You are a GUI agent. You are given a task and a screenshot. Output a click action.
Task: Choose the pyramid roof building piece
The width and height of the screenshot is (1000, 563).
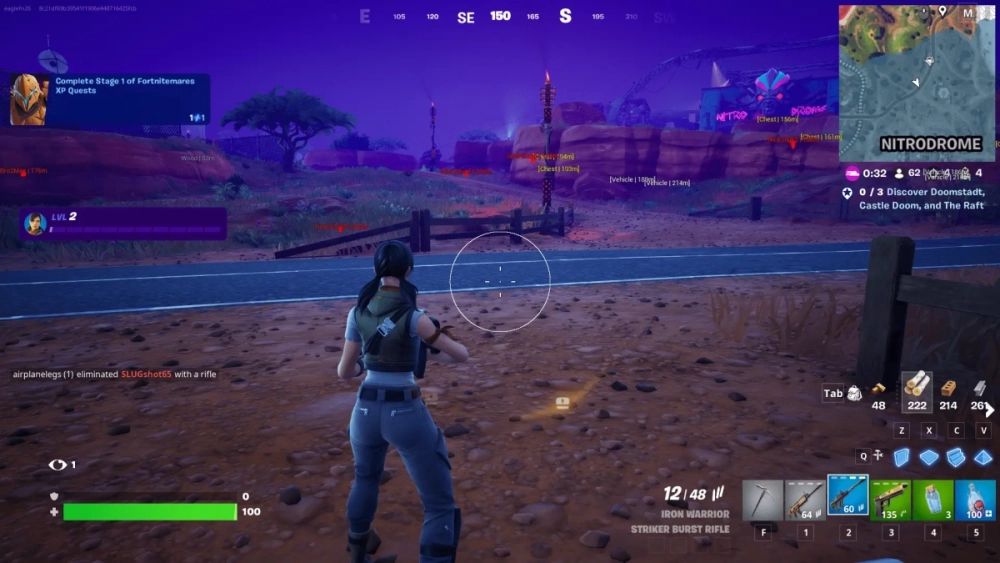coord(983,457)
